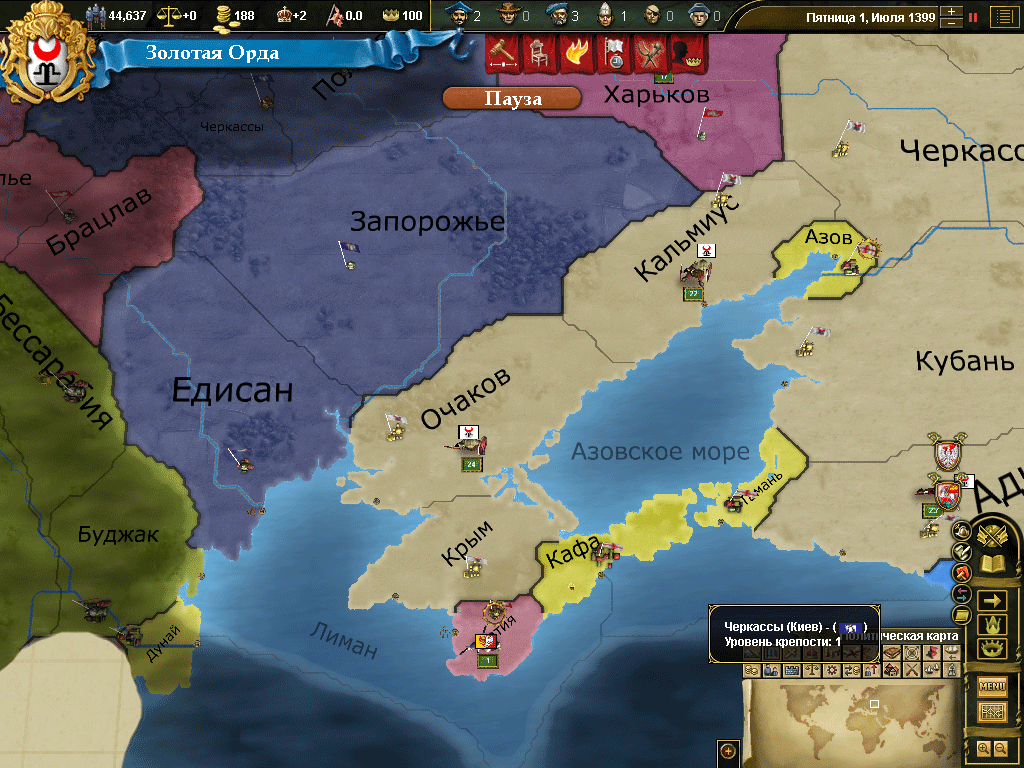Click the yellow arrow button on side panel

click(992, 601)
